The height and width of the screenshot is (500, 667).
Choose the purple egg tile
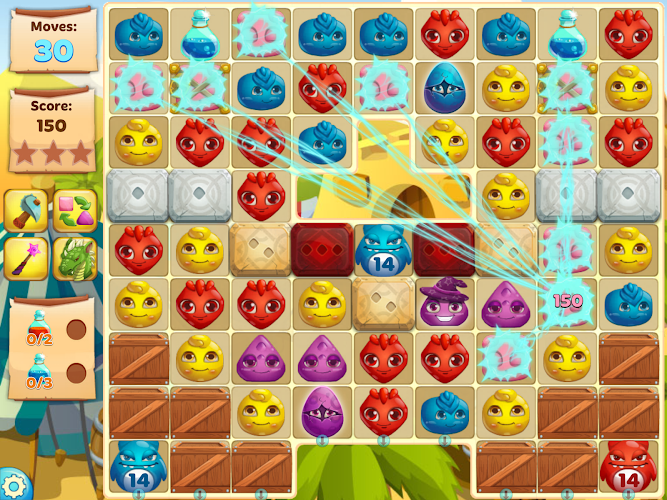(x=322, y=410)
